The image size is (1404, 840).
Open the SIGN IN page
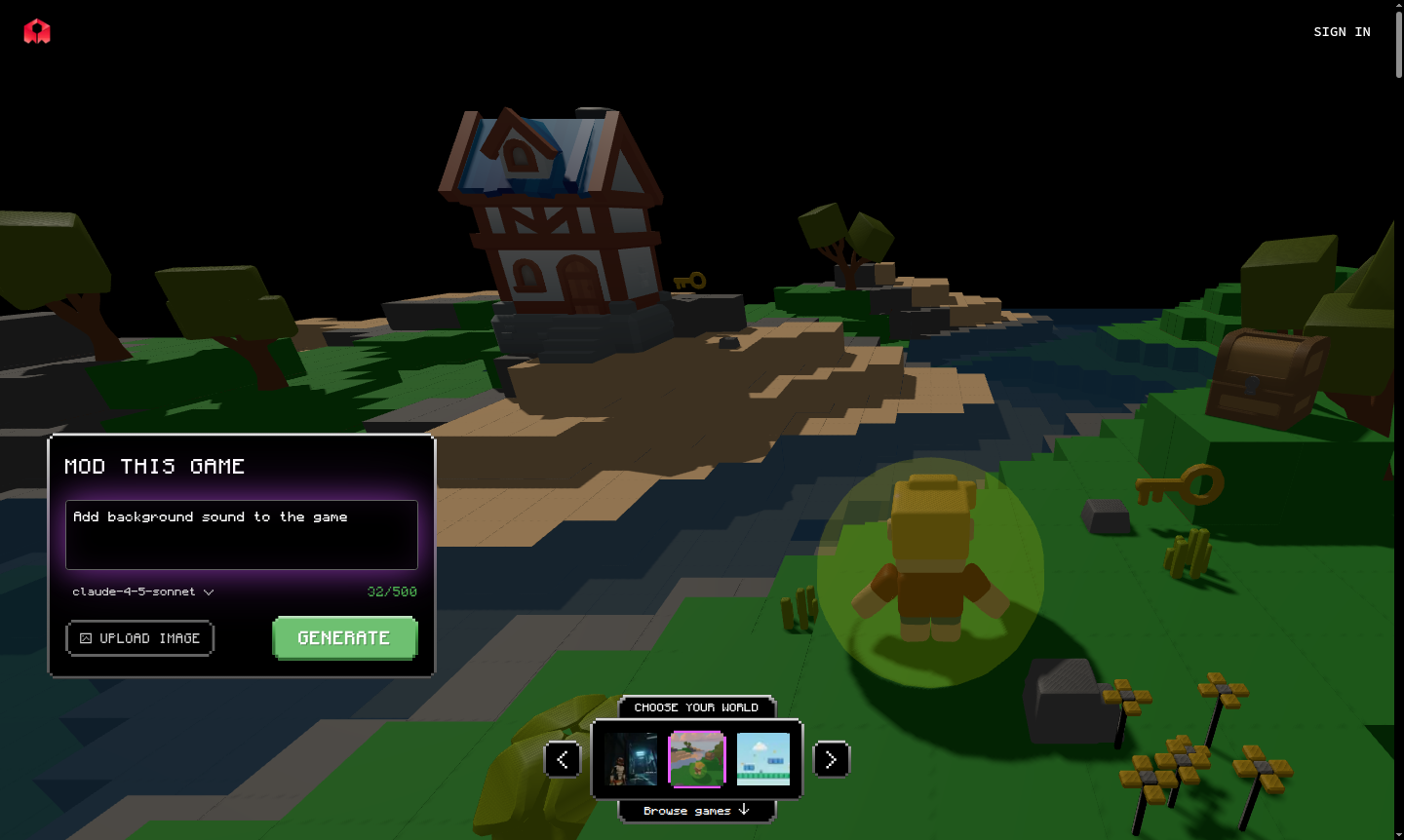coord(1342,31)
